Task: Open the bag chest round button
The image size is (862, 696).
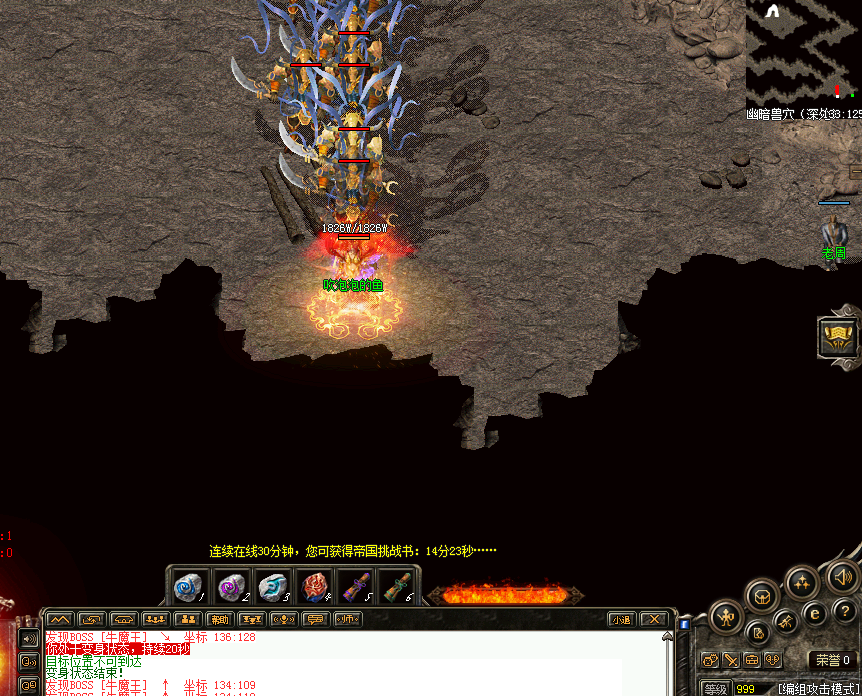Action: click(762, 596)
